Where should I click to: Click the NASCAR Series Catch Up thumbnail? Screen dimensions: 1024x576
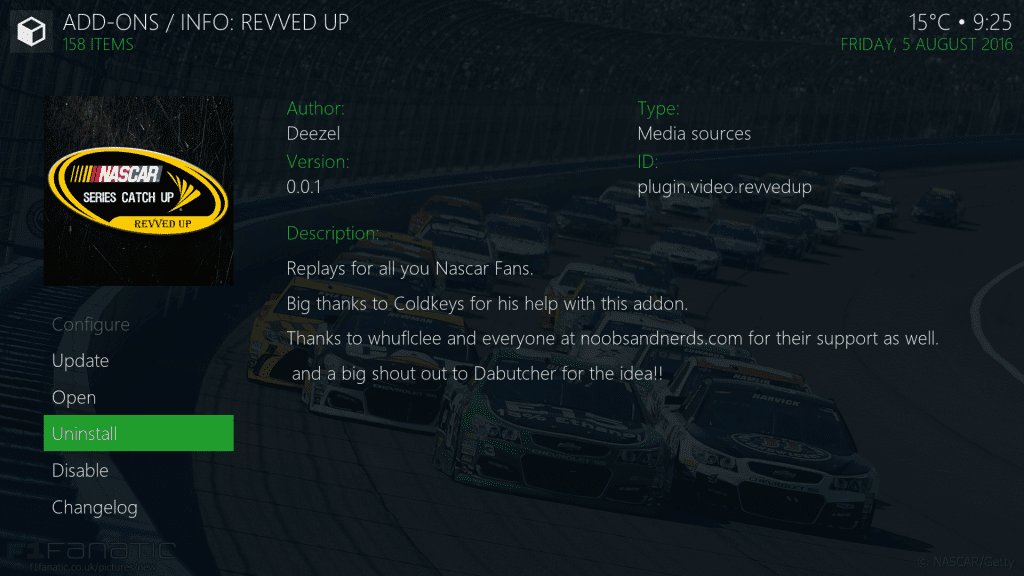point(138,190)
